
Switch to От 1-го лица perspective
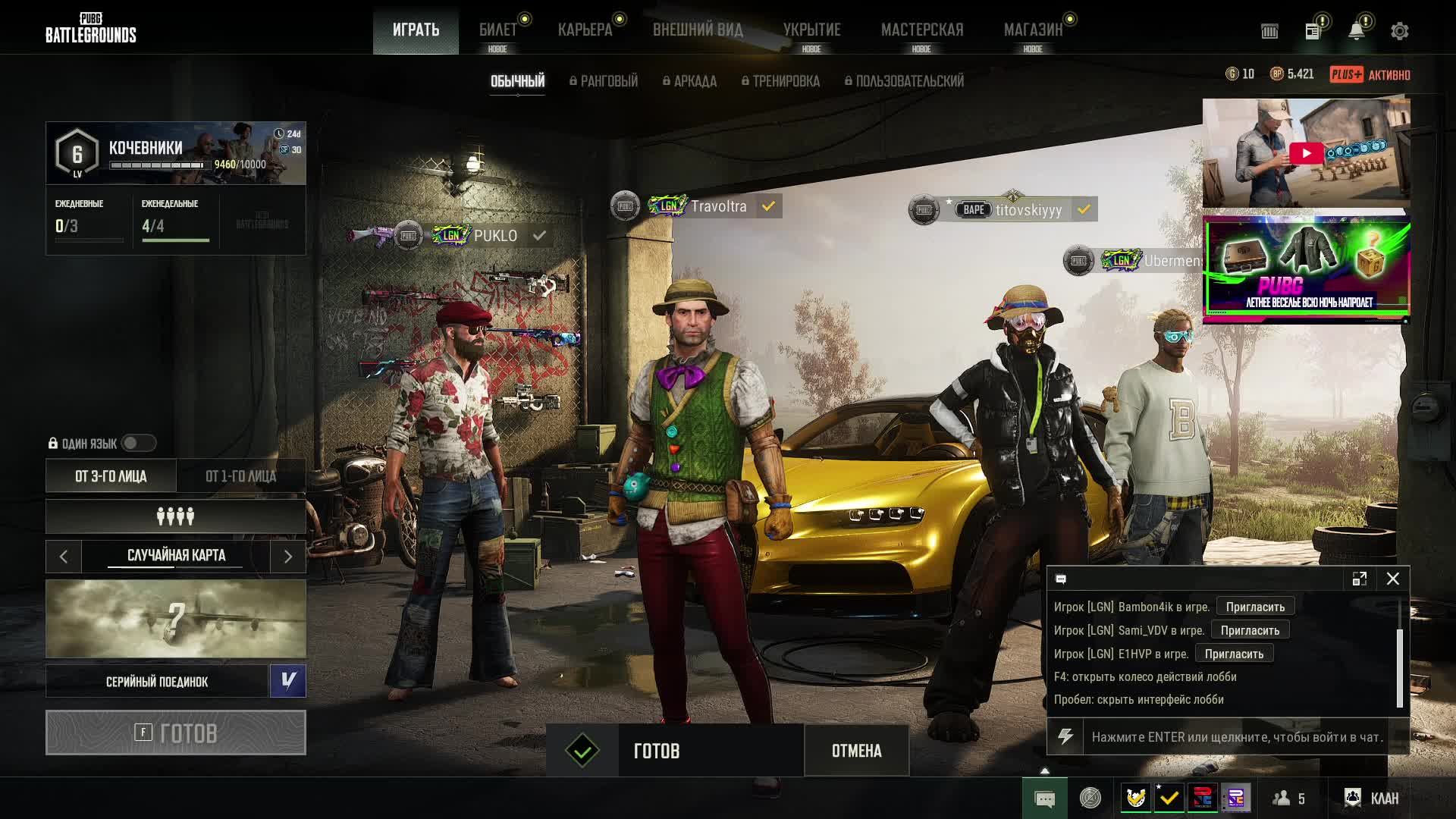[240, 476]
